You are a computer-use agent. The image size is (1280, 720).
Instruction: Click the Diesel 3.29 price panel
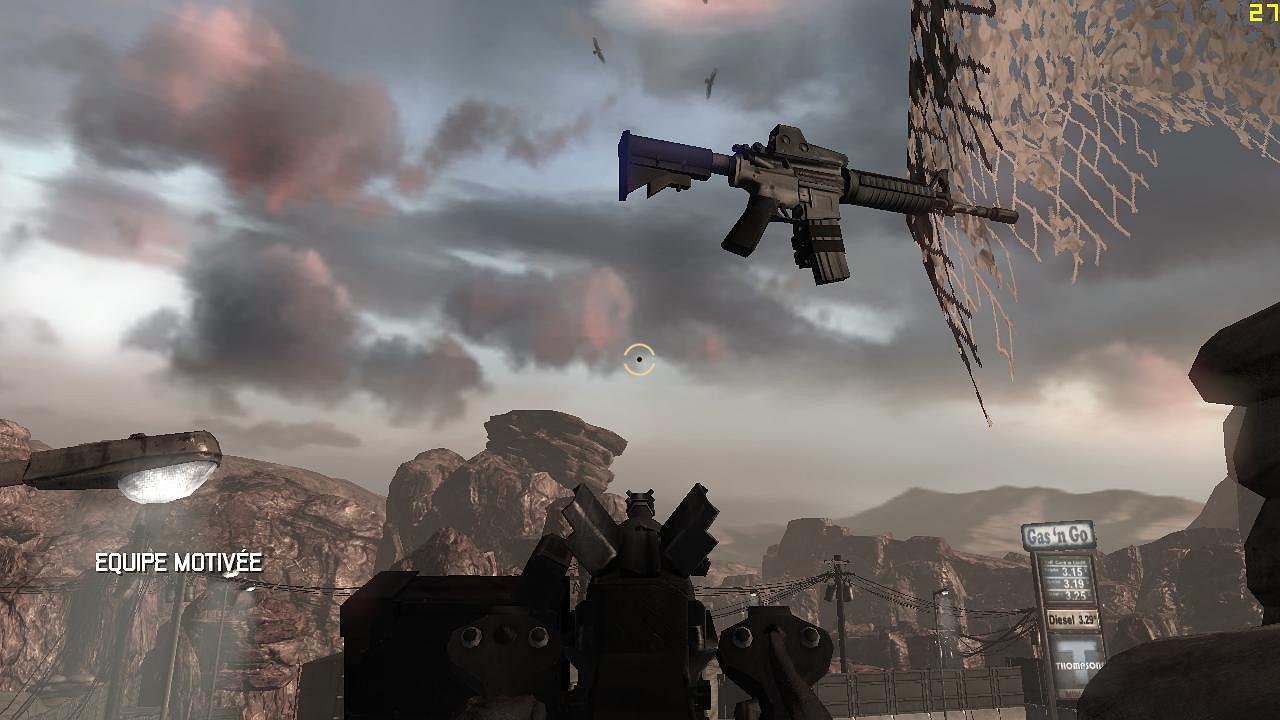tap(1074, 619)
